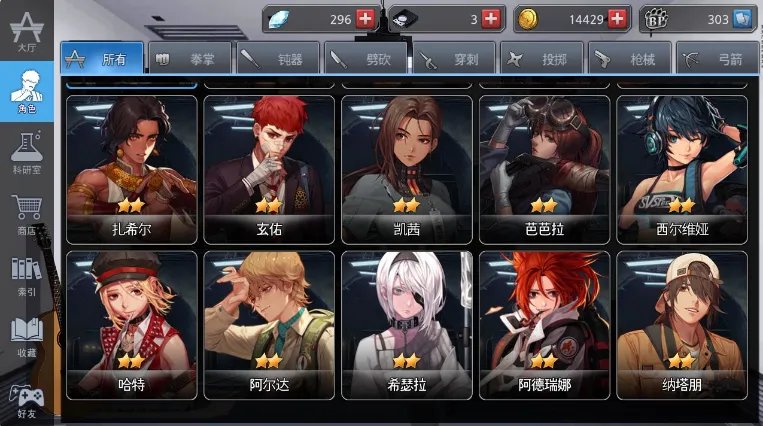
Task: Show the 劈砍 slashing category
Action: pos(366,59)
